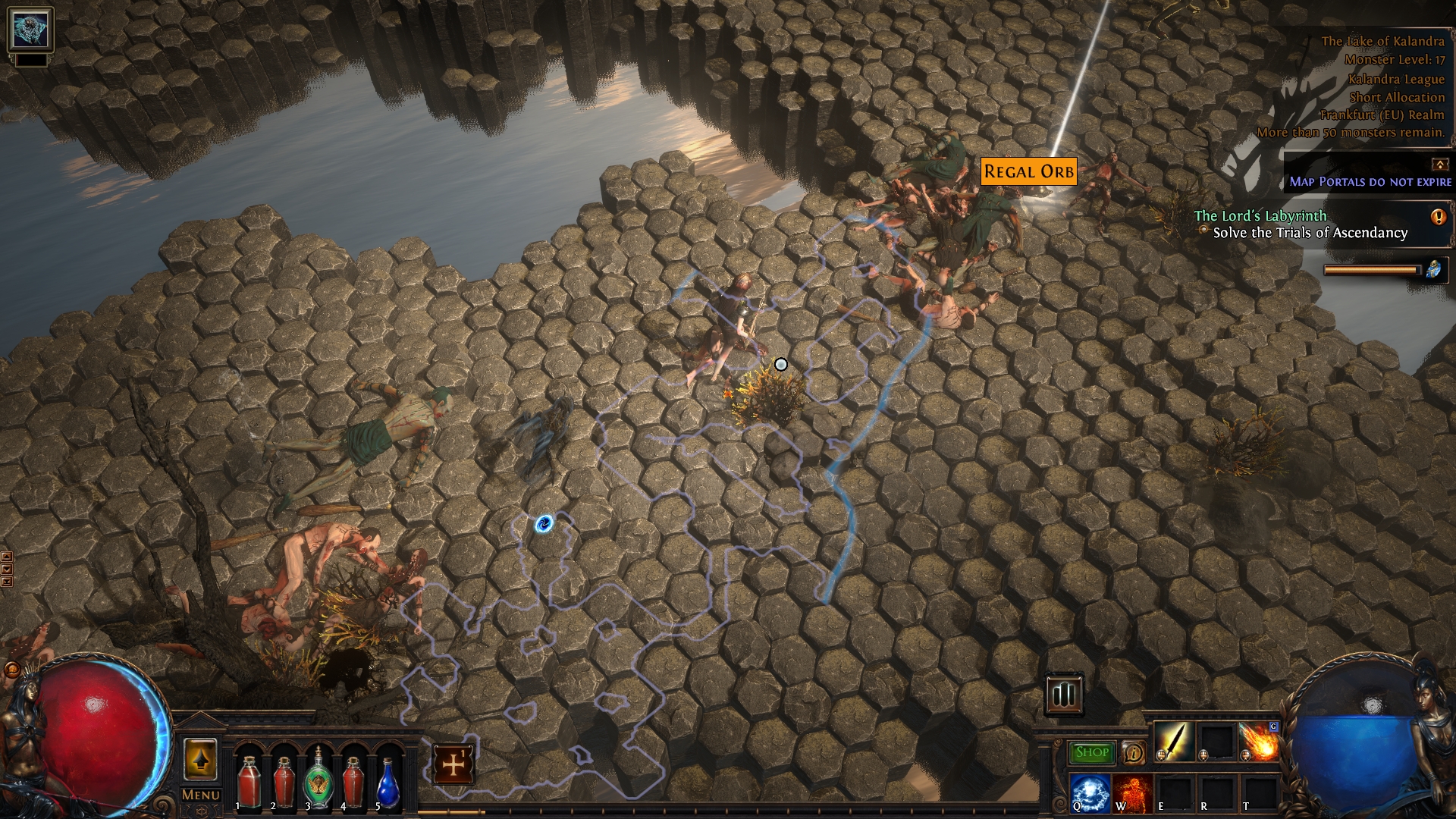Collapse the map info panel arrow
The image size is (1456, 819).
click(x=1439, y=165)
